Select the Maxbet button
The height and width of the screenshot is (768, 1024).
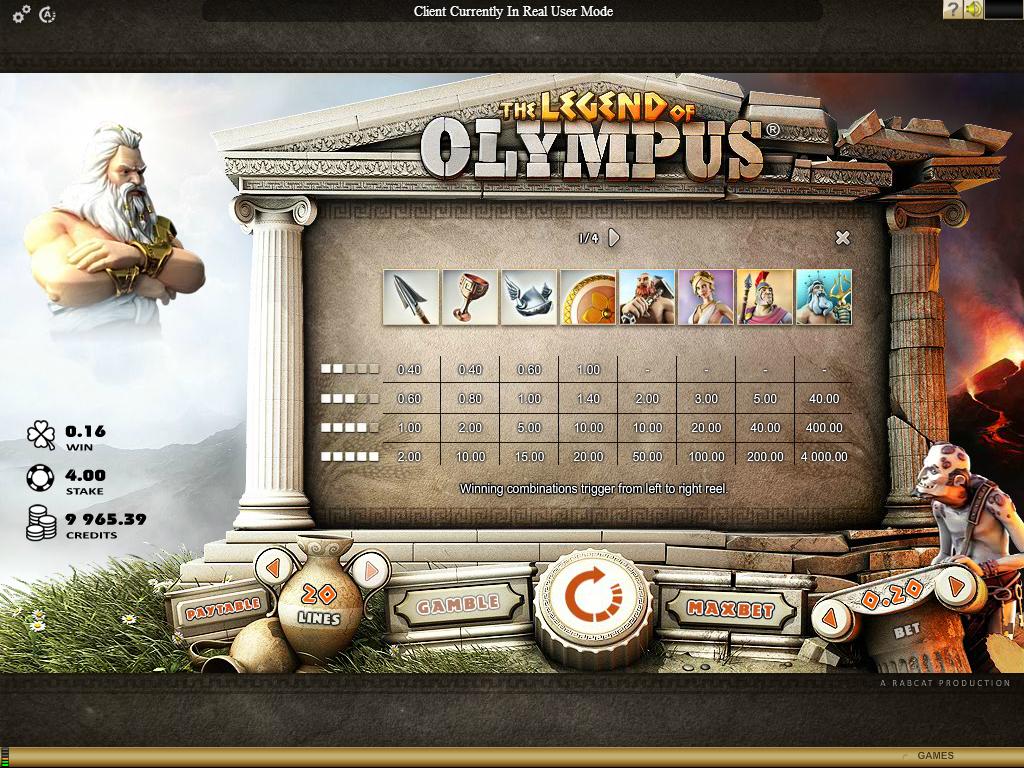pos(731,608)
